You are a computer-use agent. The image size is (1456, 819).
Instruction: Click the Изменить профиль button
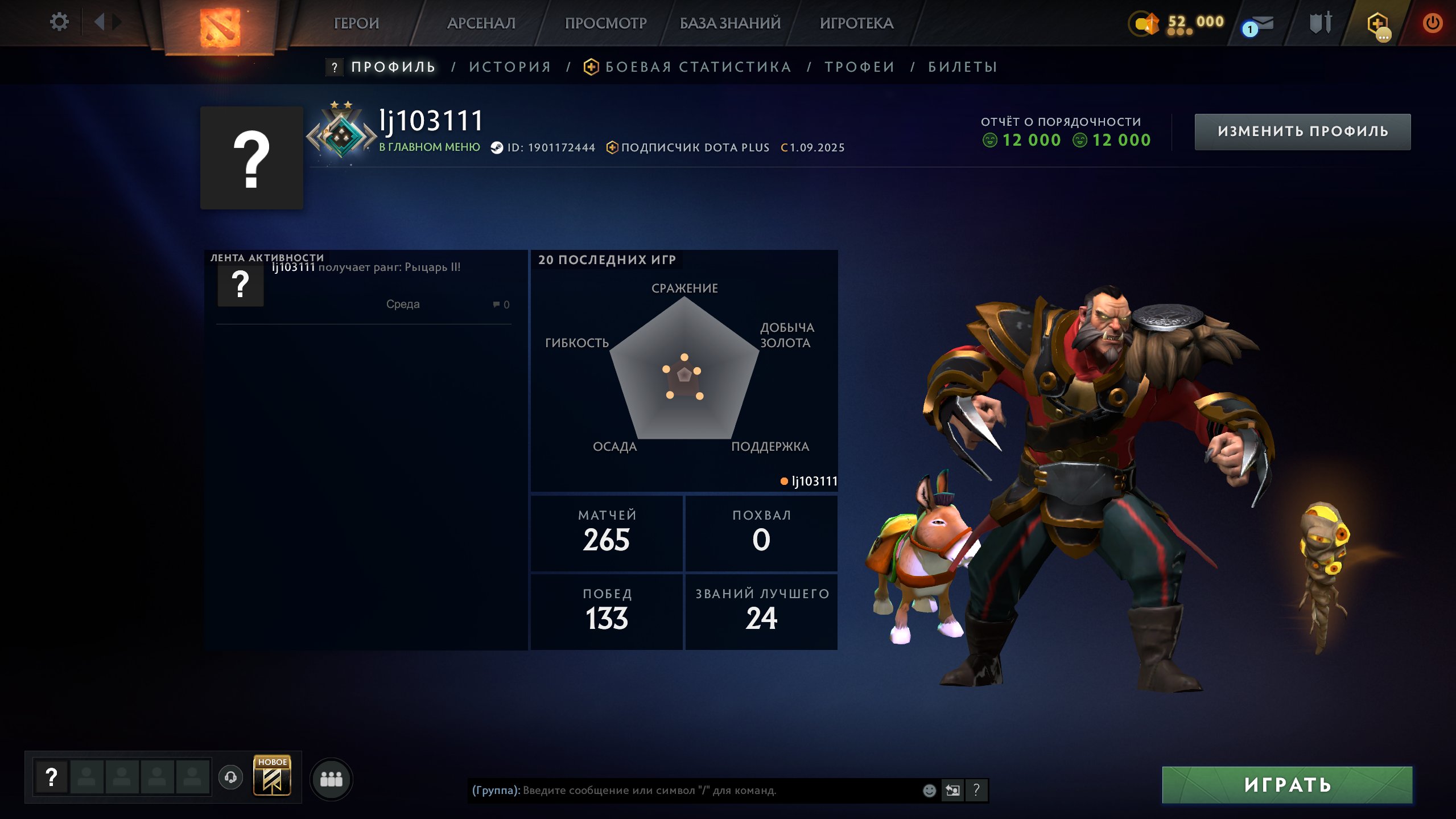[x=1302, y=131]
